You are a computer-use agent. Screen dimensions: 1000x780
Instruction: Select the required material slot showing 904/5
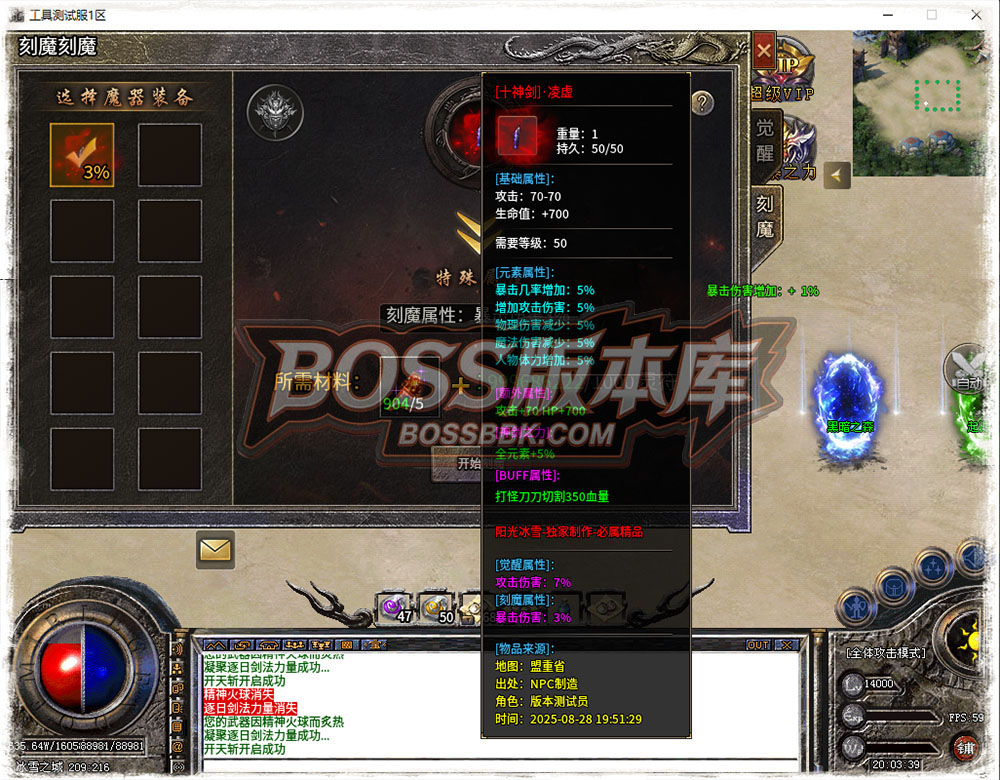409,385
